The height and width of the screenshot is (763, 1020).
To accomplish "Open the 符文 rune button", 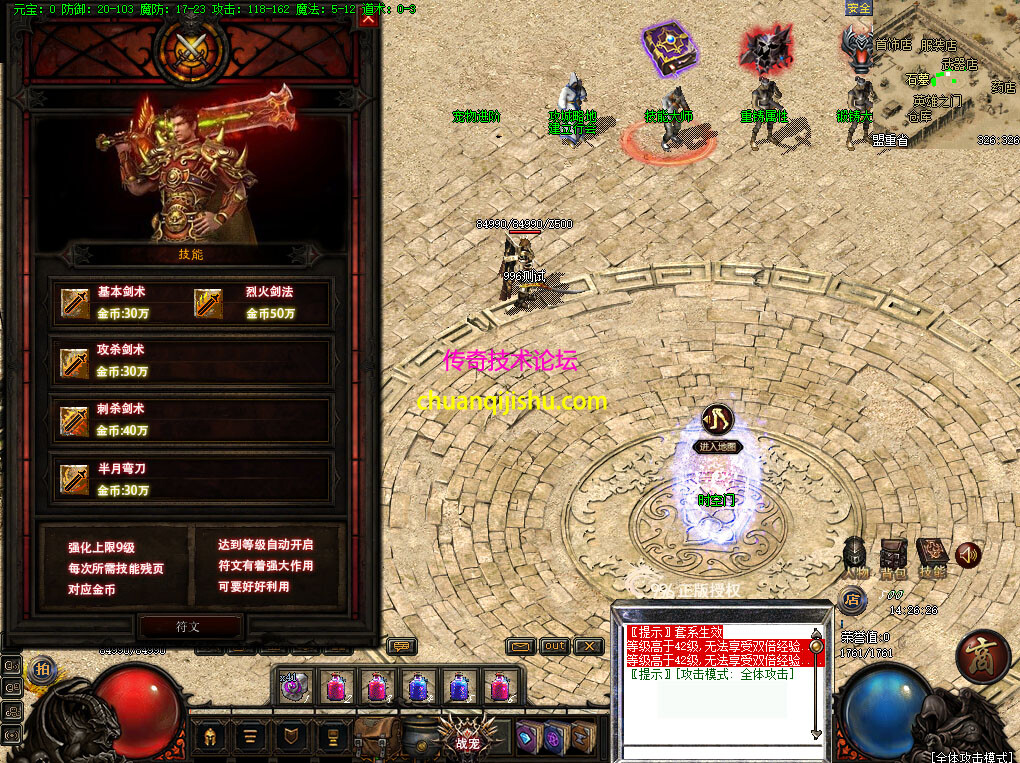I will pyautogui.click(x=189, y=627).
